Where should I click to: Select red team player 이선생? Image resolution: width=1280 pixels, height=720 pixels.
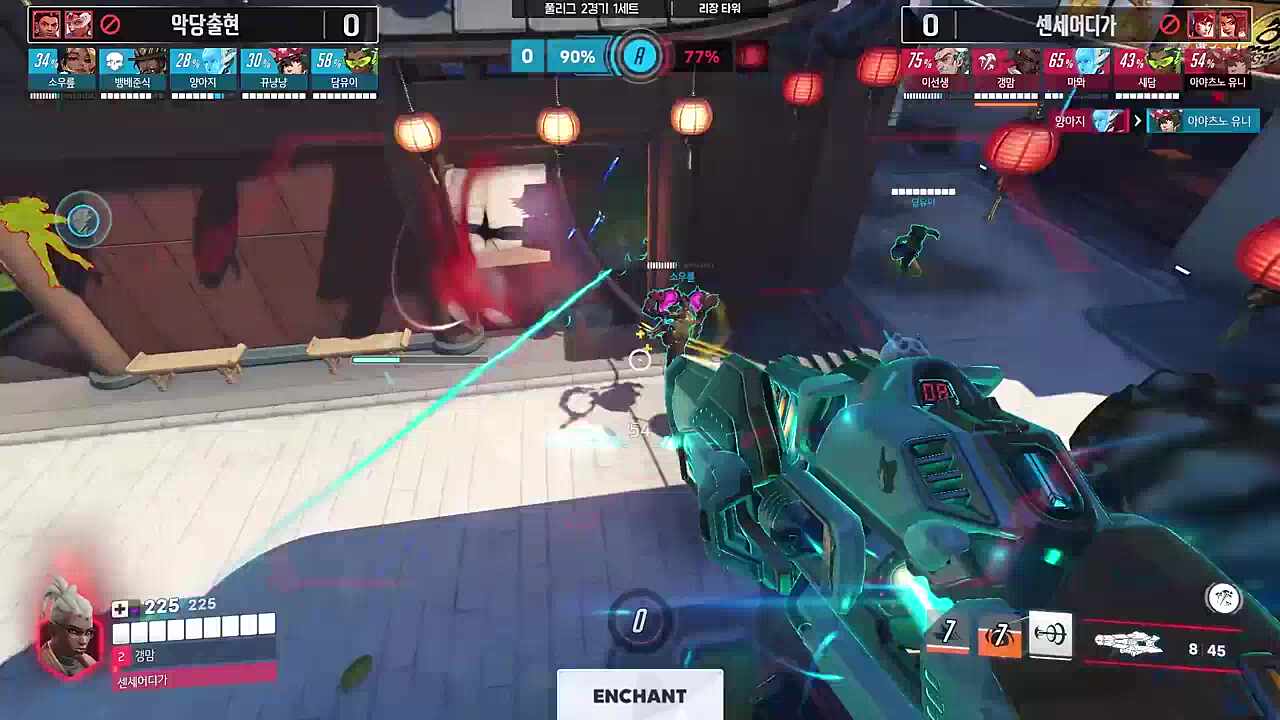tap(935, 70)
